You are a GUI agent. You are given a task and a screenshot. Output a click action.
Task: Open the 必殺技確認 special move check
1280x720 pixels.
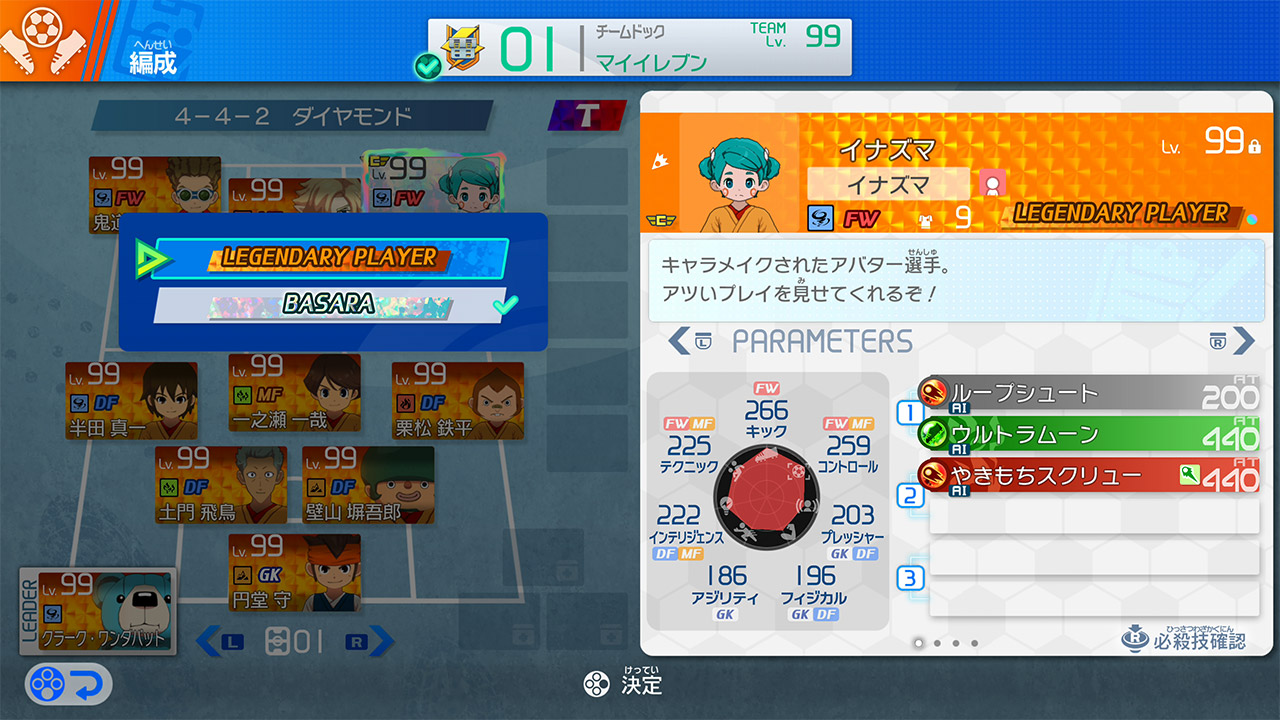pos(1186,640)
